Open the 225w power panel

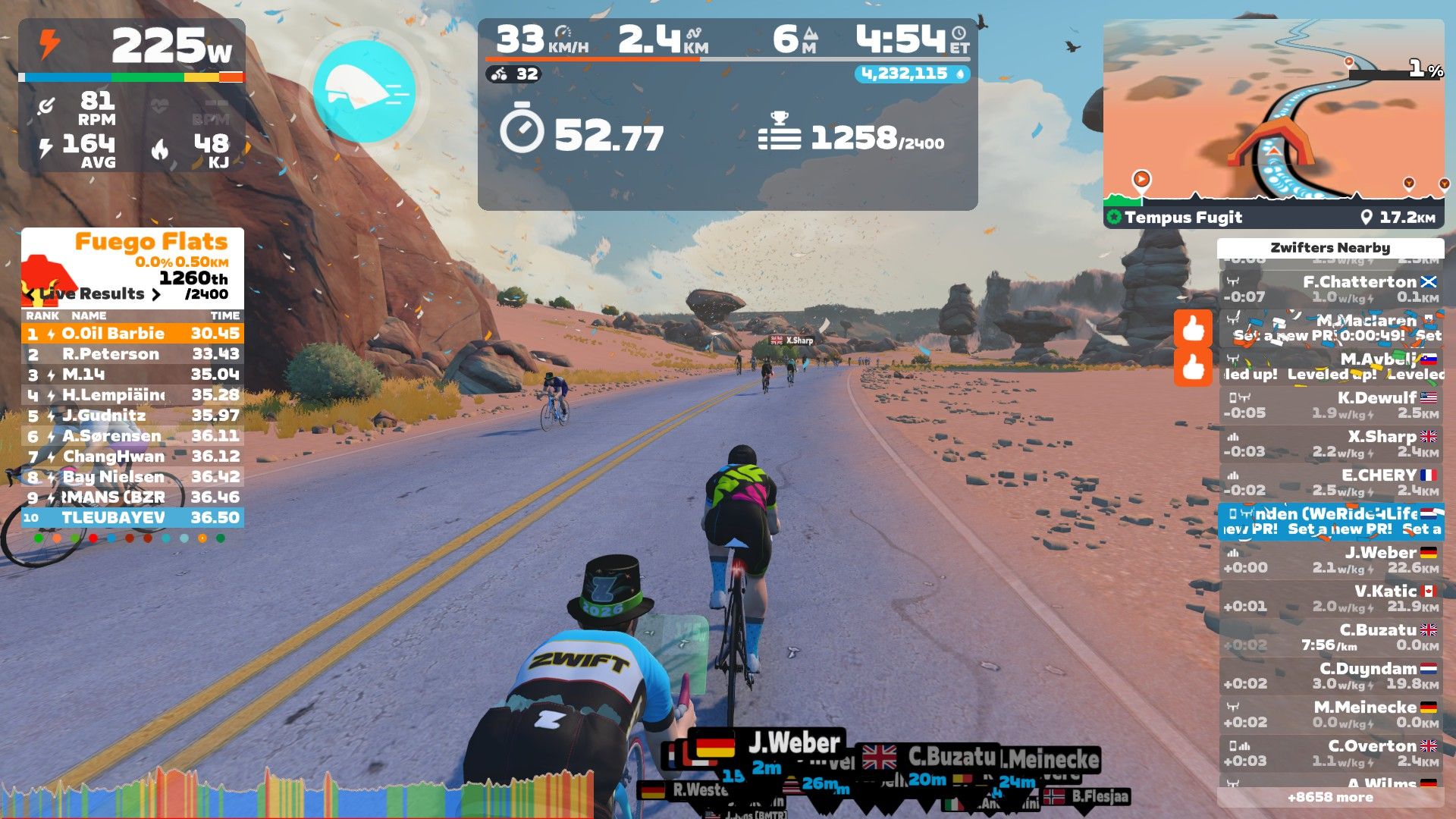pos(132,95)
